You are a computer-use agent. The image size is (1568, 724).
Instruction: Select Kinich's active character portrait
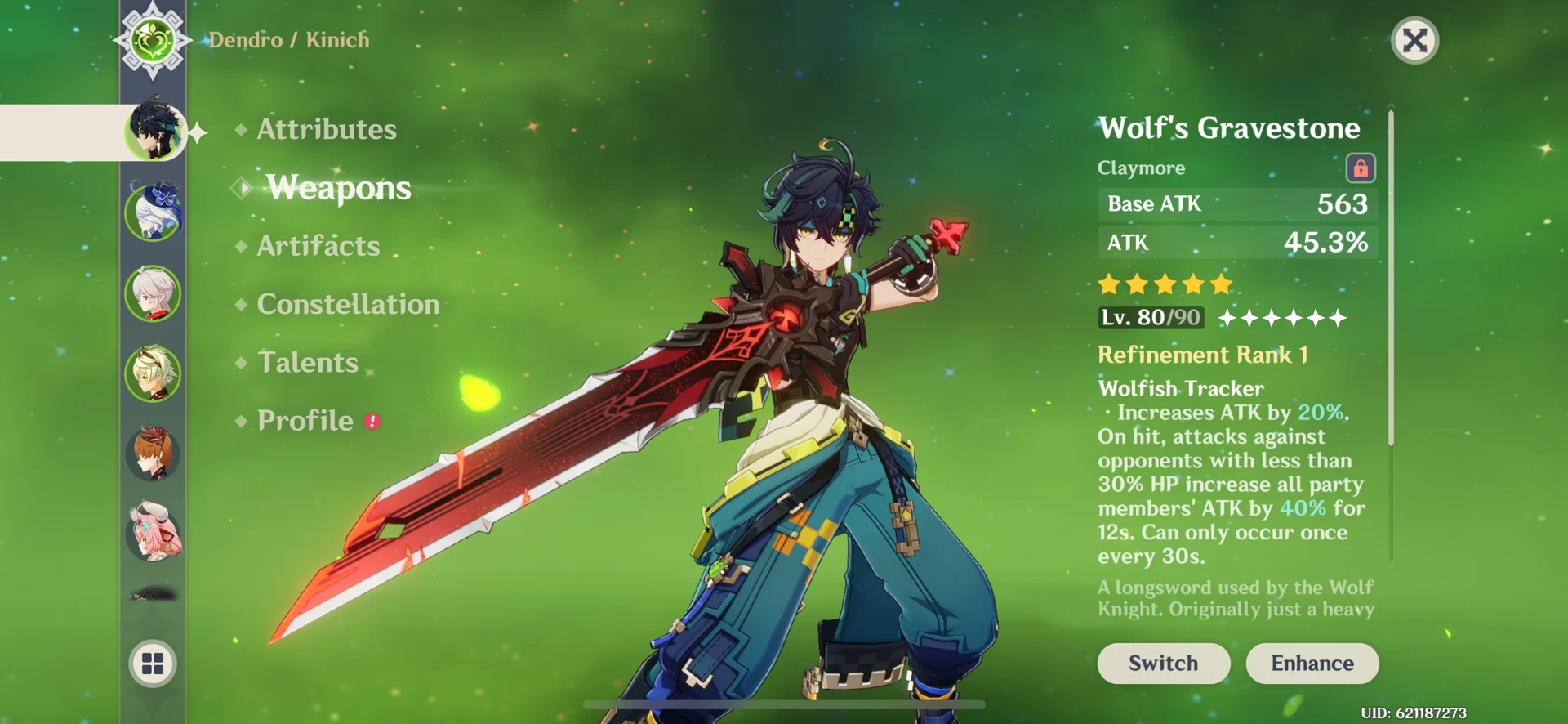[155, 131]
